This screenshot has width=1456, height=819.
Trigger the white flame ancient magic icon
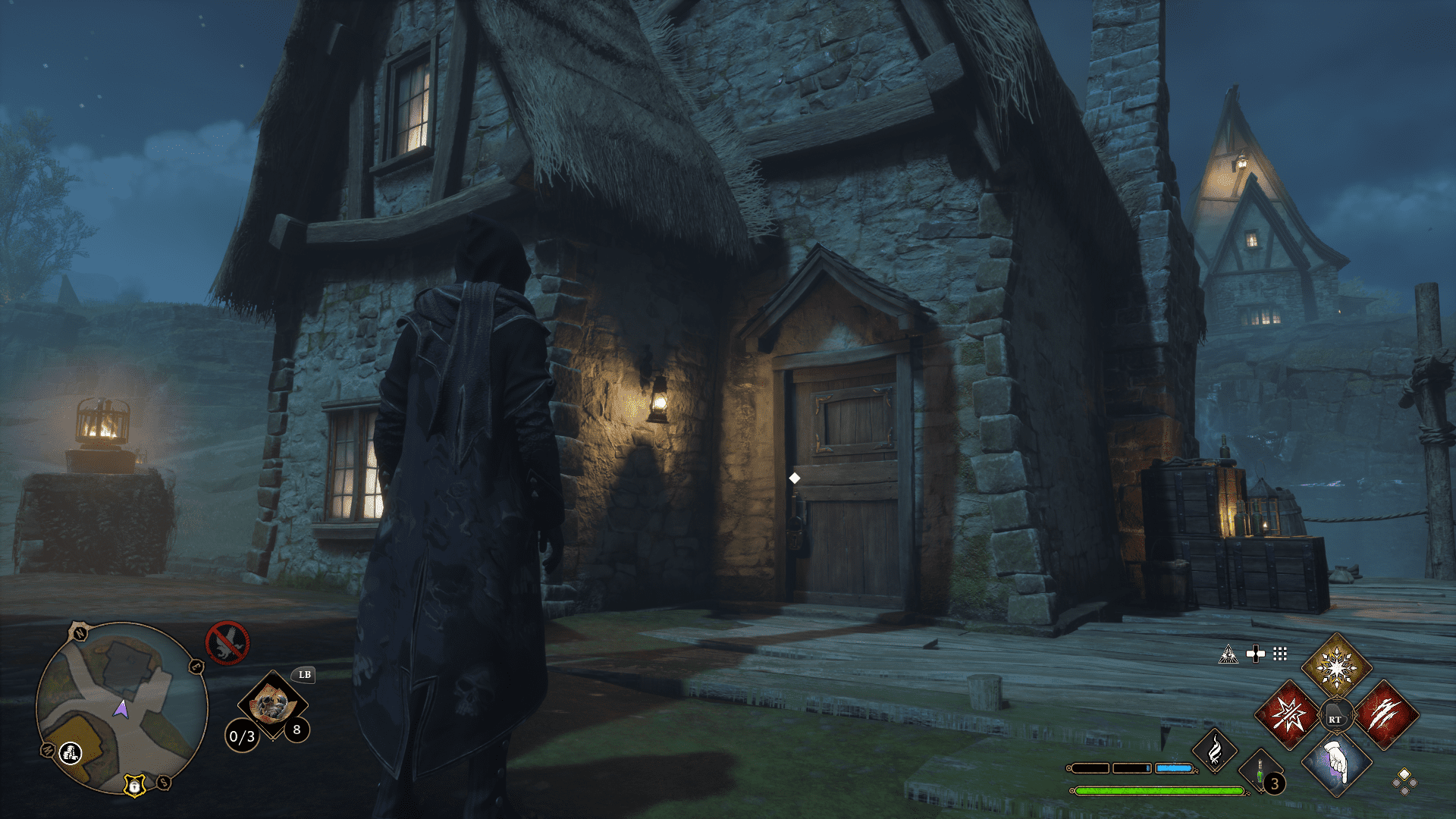(x=1214, y=751)
